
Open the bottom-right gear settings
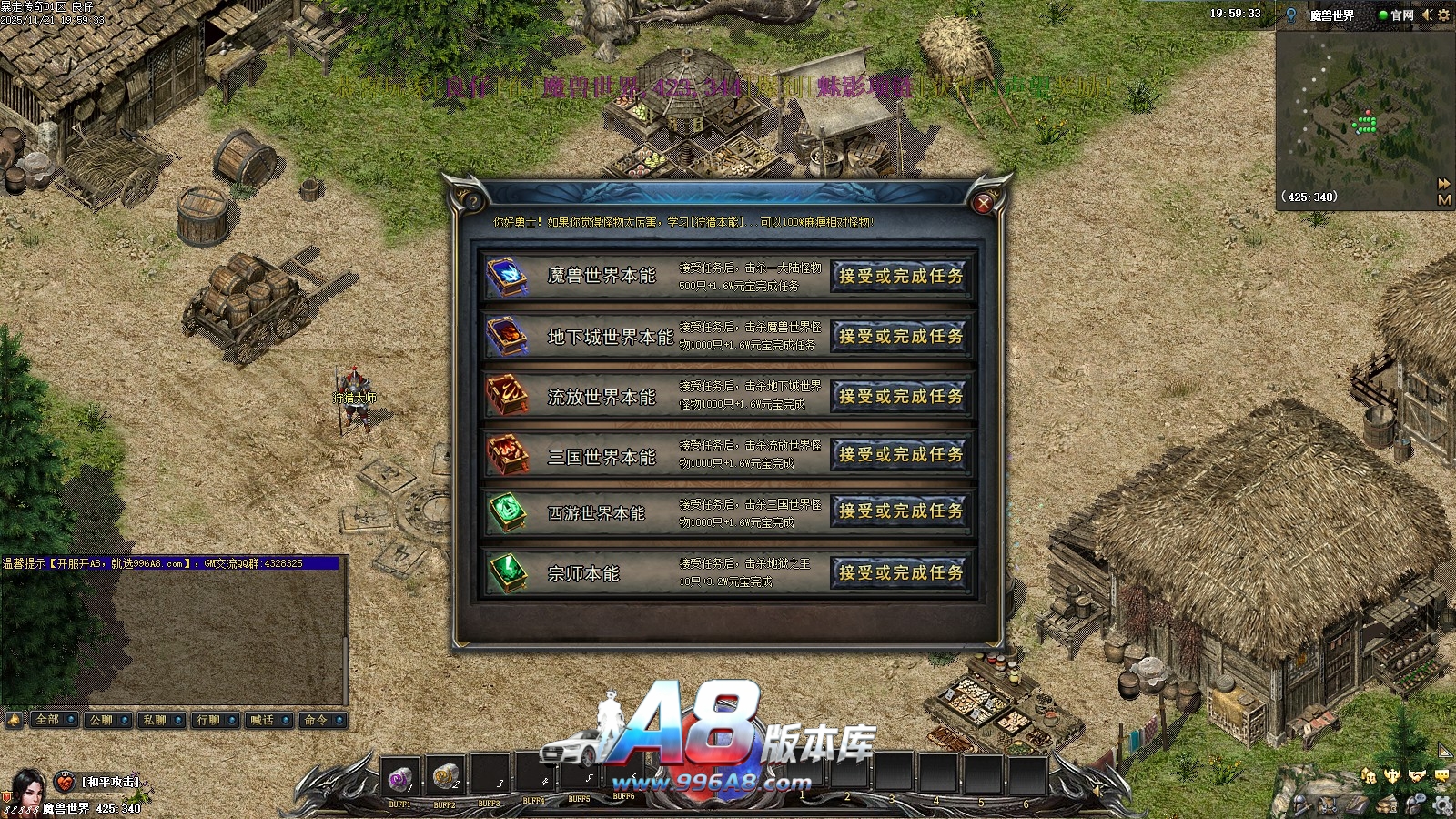[1442, 804]
